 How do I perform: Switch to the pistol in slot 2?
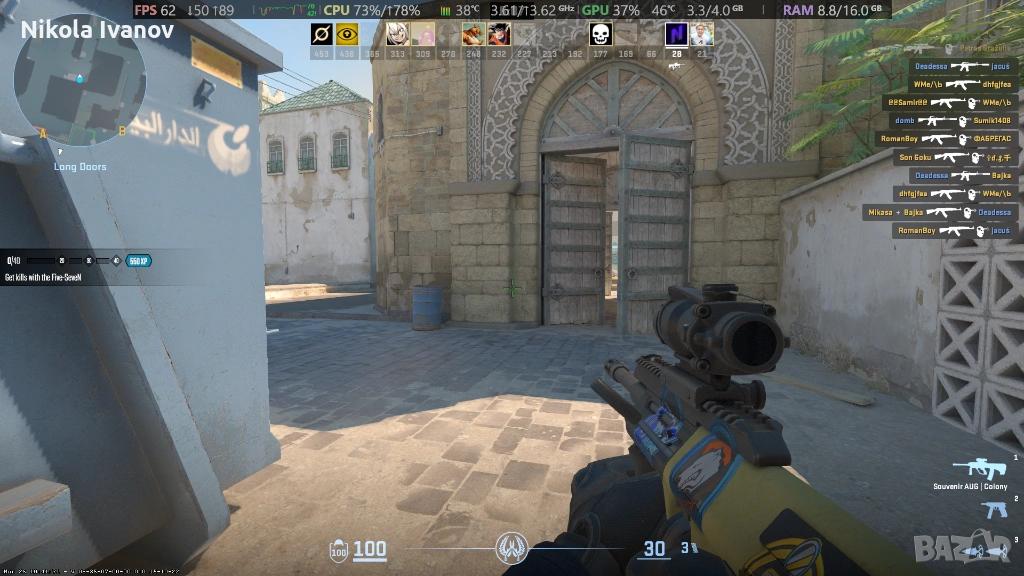tap(994, 510)
